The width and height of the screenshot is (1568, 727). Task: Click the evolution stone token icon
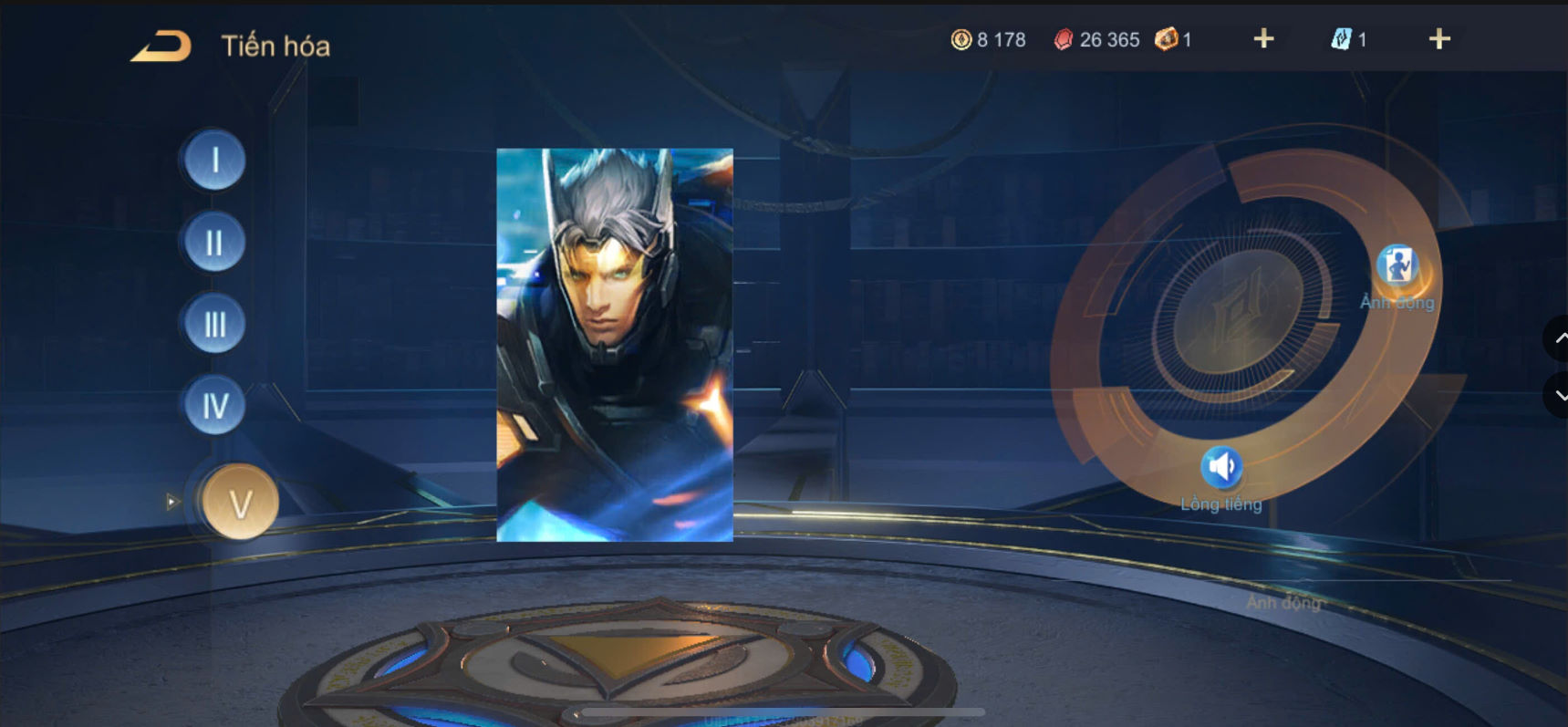point(1168,39)
